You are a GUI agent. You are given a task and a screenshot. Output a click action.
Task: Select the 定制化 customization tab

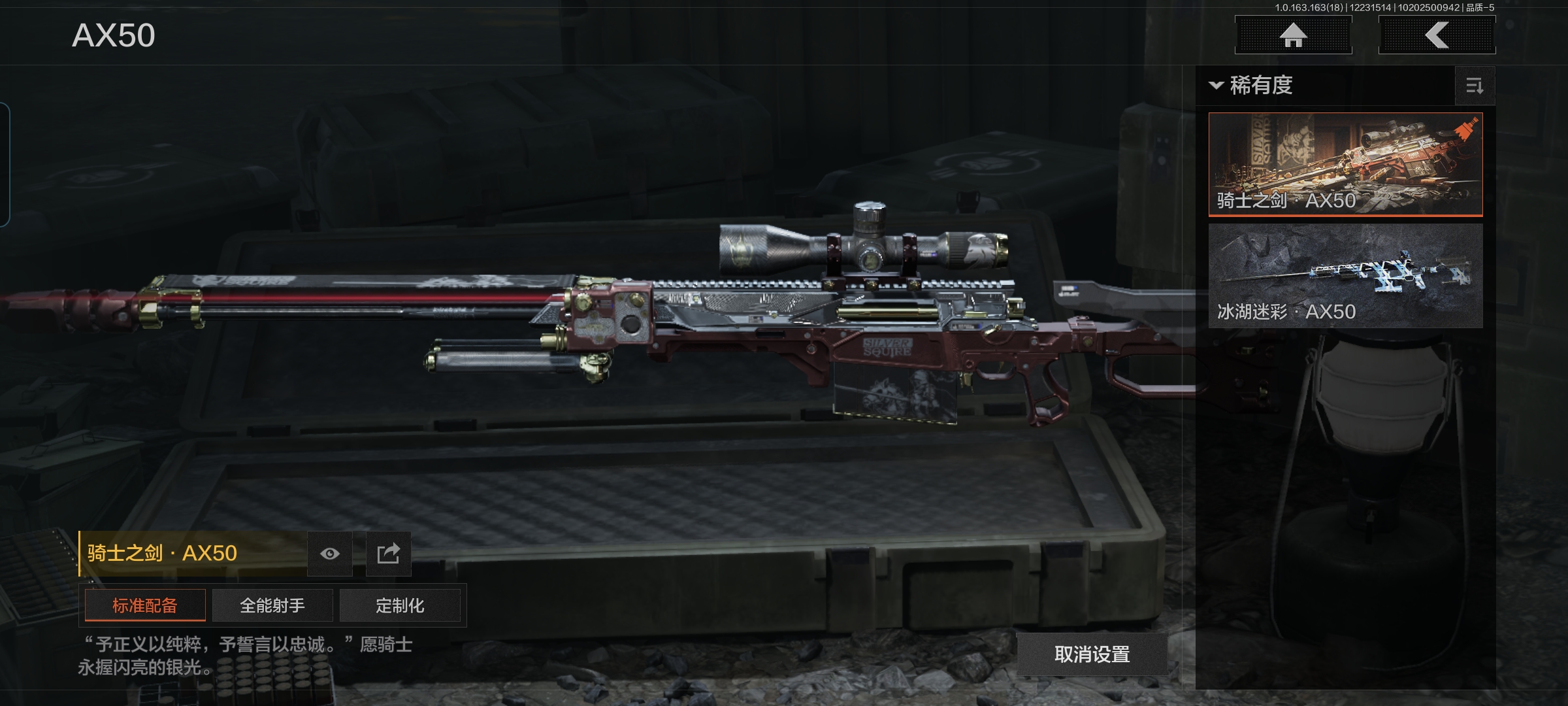400,605
